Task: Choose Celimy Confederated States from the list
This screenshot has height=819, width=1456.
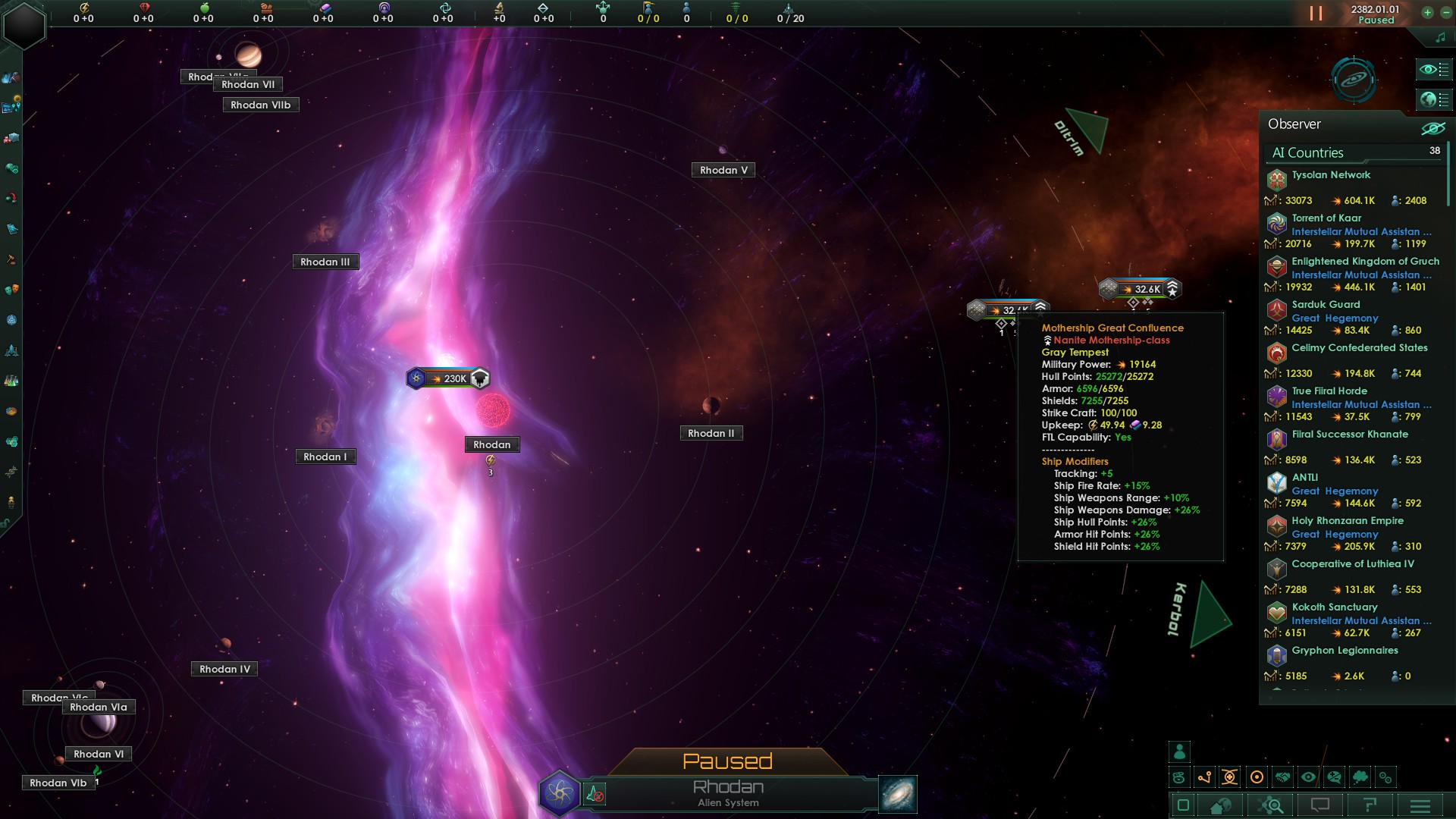Action: (1359, 348)
